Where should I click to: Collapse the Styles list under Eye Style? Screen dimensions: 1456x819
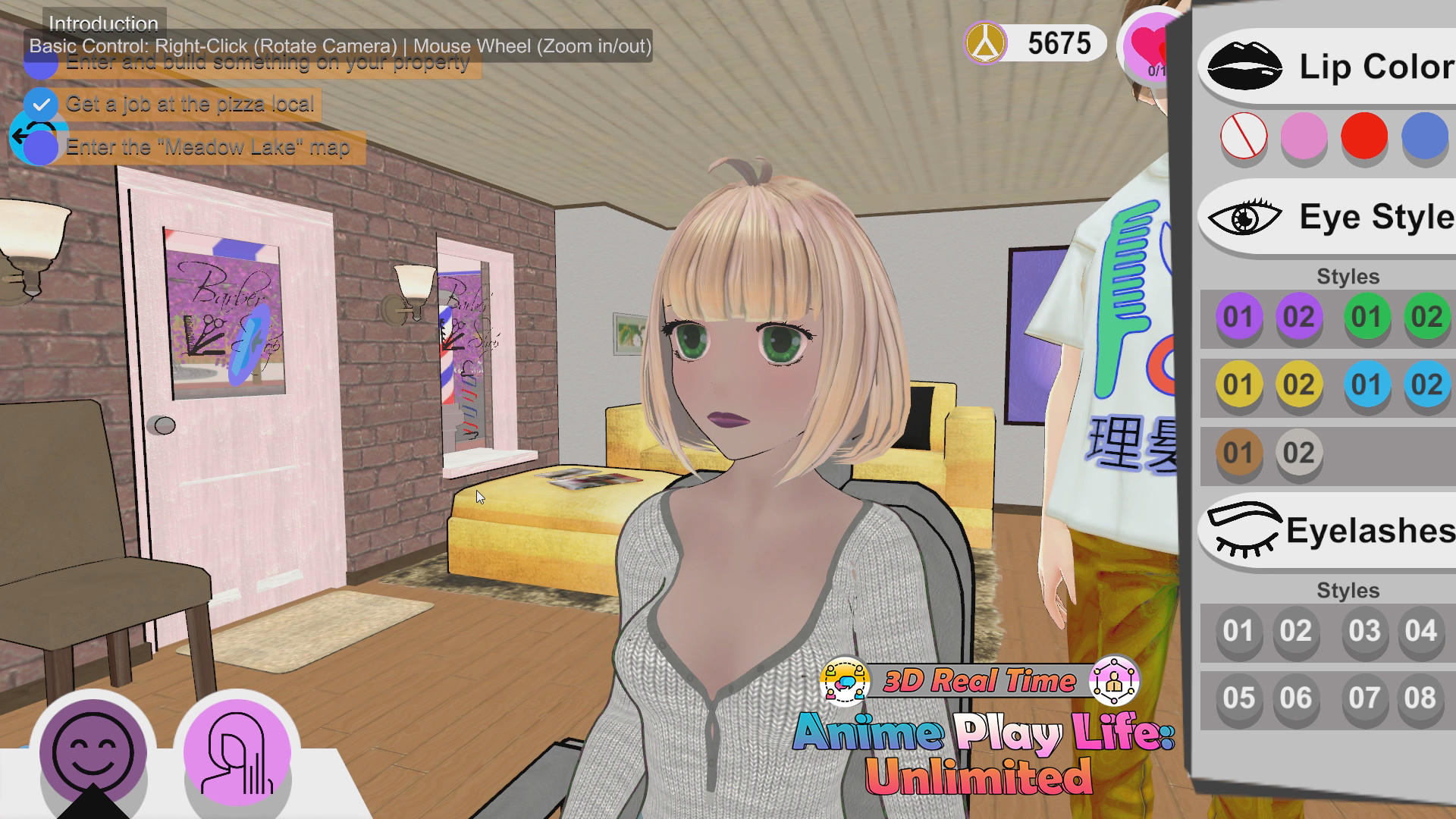click(x=1350, y=277)
